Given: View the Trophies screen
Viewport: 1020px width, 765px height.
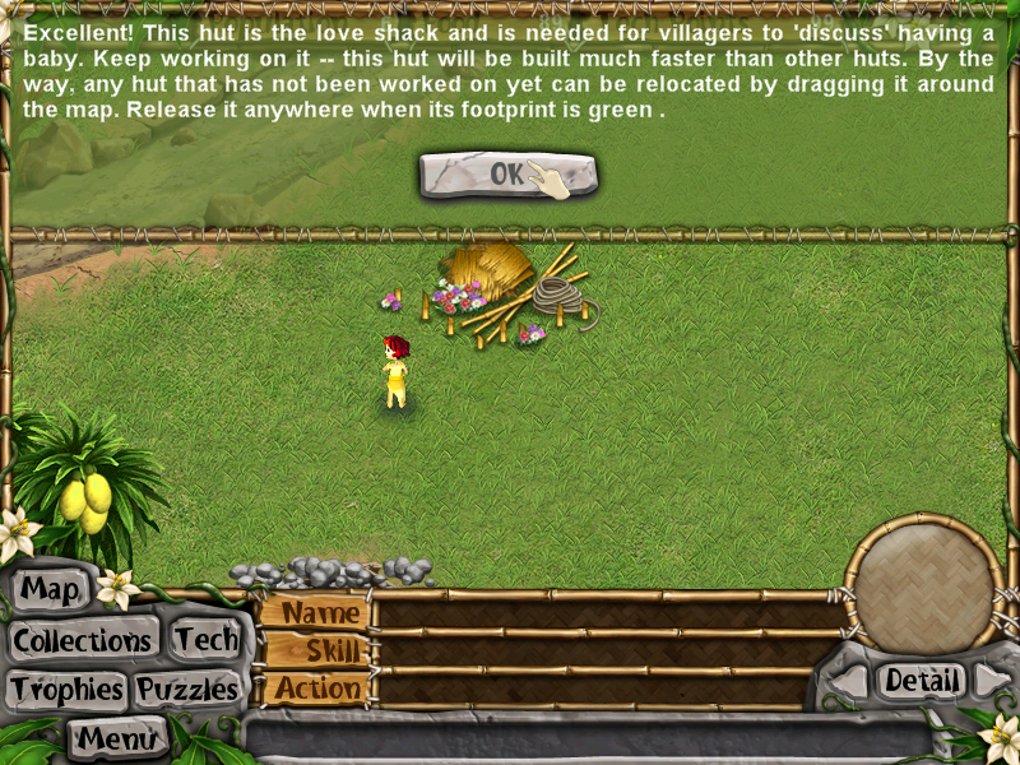Looking at the screenshot, I should (x=68, y=689).
